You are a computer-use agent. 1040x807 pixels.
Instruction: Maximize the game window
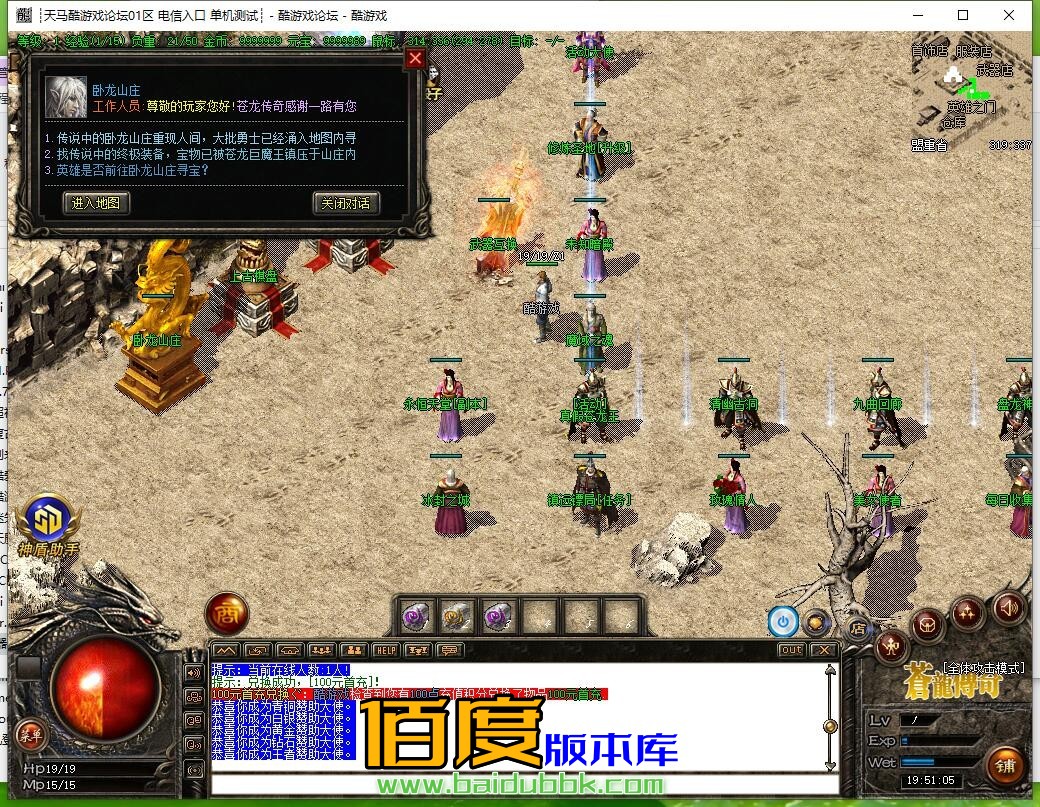[x=963, y=15]
